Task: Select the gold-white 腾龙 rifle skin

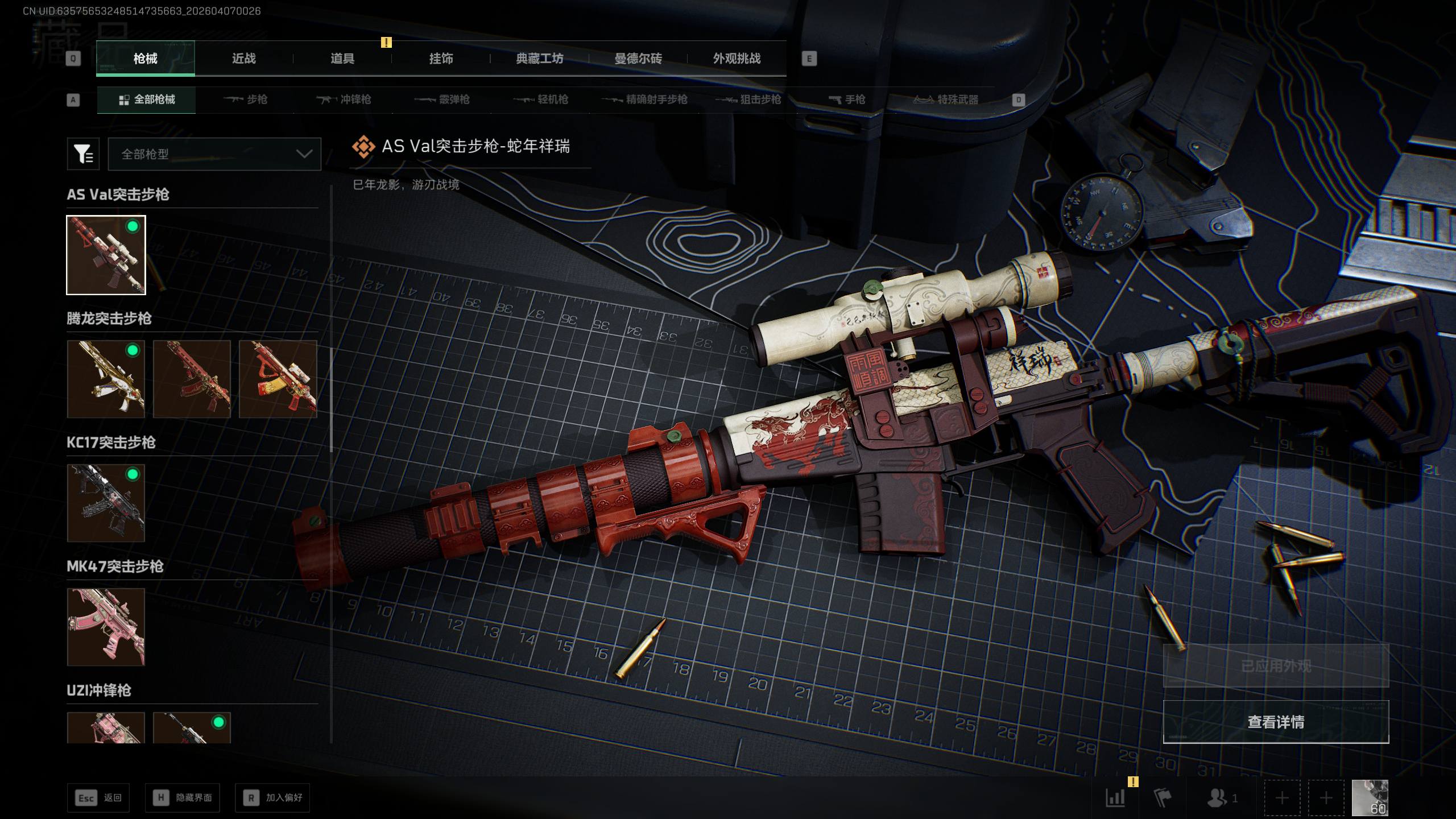Action: (x=106, y=379)
